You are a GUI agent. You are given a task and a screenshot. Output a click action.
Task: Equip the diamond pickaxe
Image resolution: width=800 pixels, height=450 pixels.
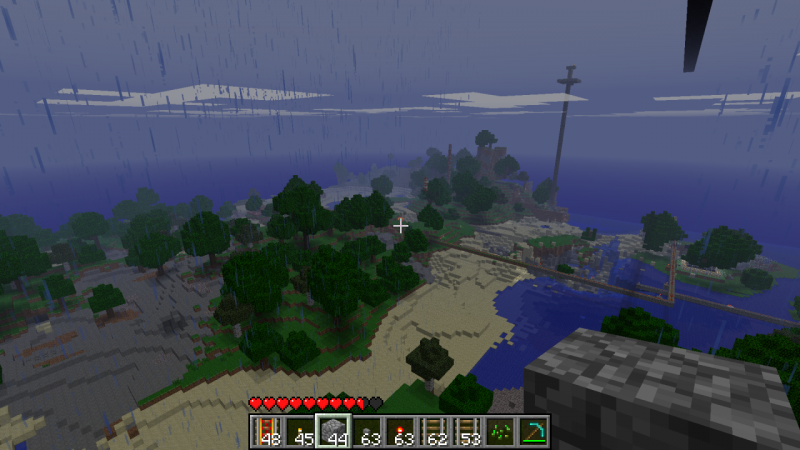[x=531, y=430]
